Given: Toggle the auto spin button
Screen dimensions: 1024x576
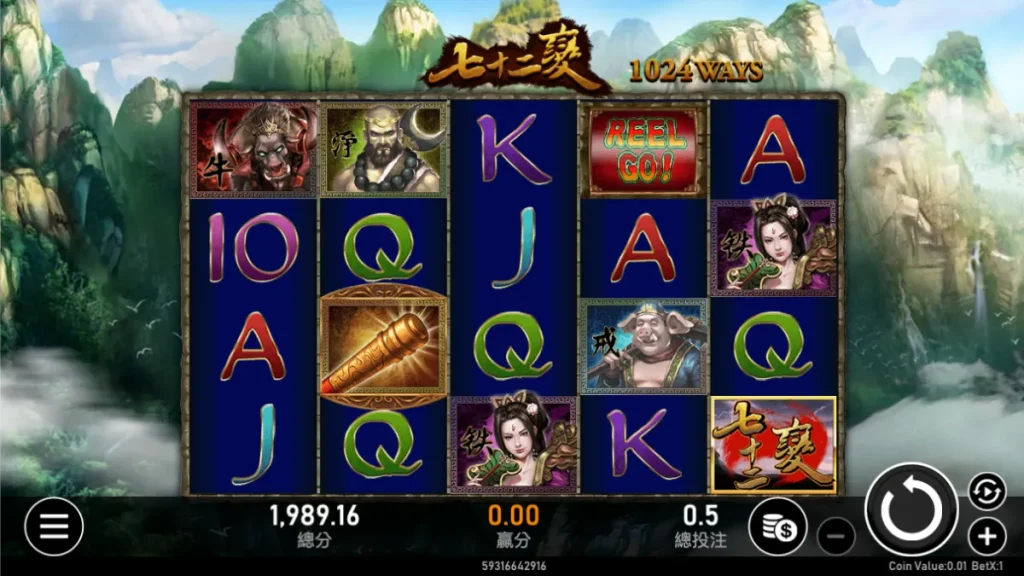Looking at the screenshot, I should [986, 489].
